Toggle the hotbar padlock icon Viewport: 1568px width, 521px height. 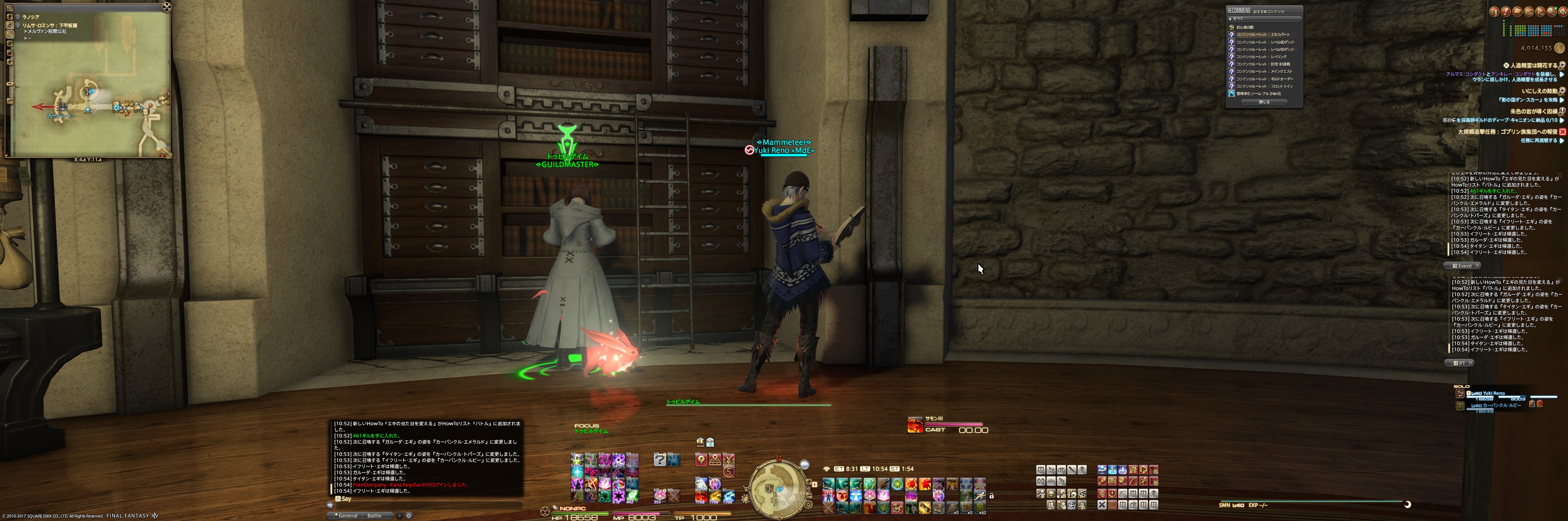tap(991, 496)
